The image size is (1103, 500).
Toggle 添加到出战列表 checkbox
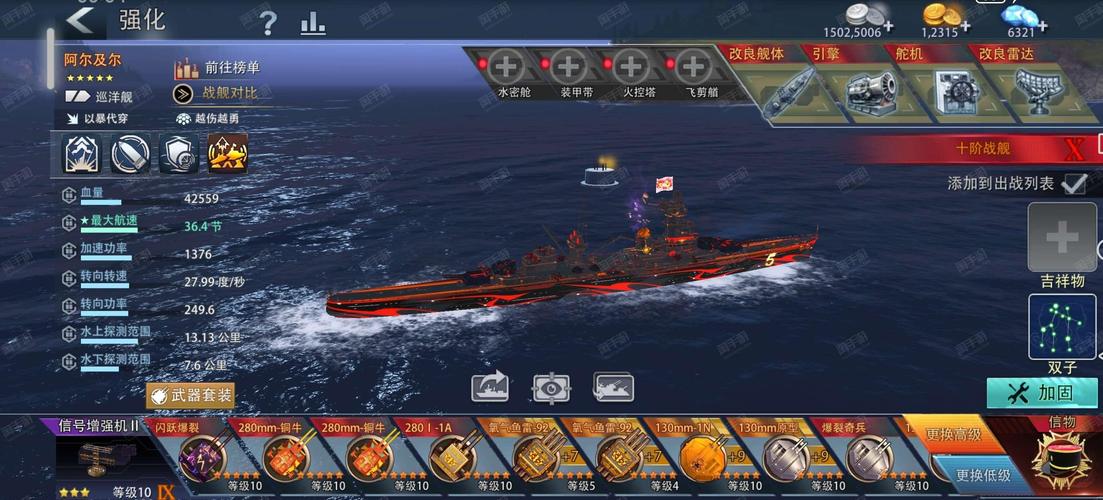1074,184
